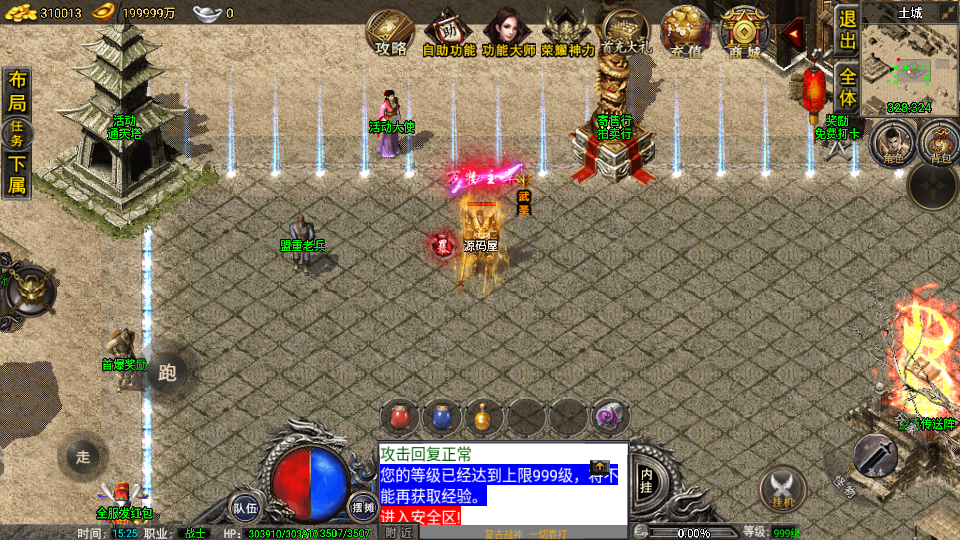Toggle the 跑 run mode button
The image size is (960, 540).
pyautogui.click(x=167, y=373)
